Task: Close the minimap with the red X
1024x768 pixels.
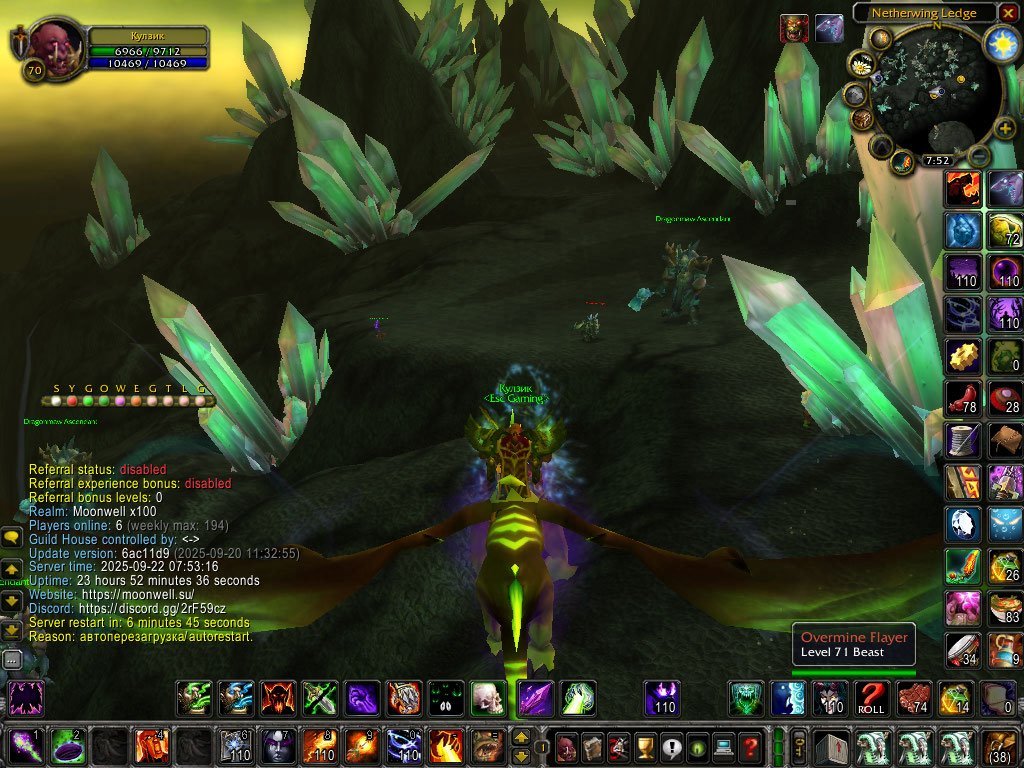Action: coord(1007,13)
